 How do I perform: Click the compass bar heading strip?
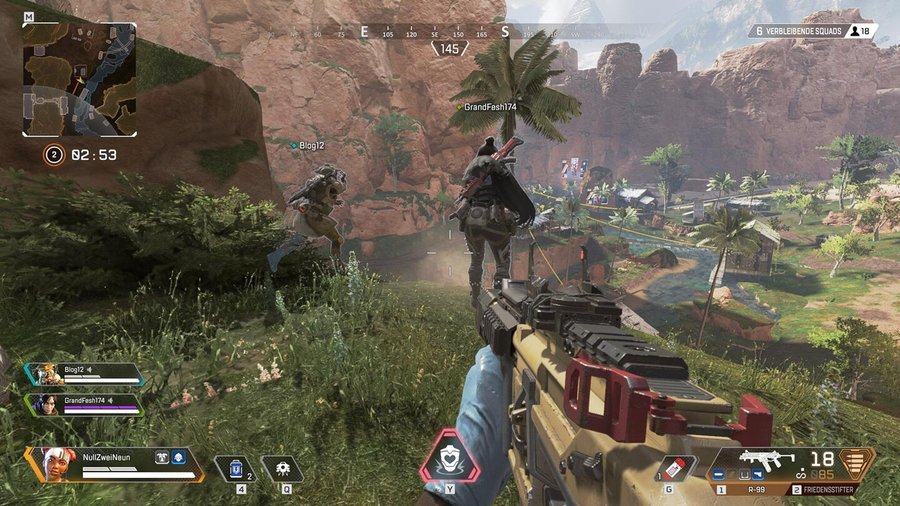click(x=450, y=32)
